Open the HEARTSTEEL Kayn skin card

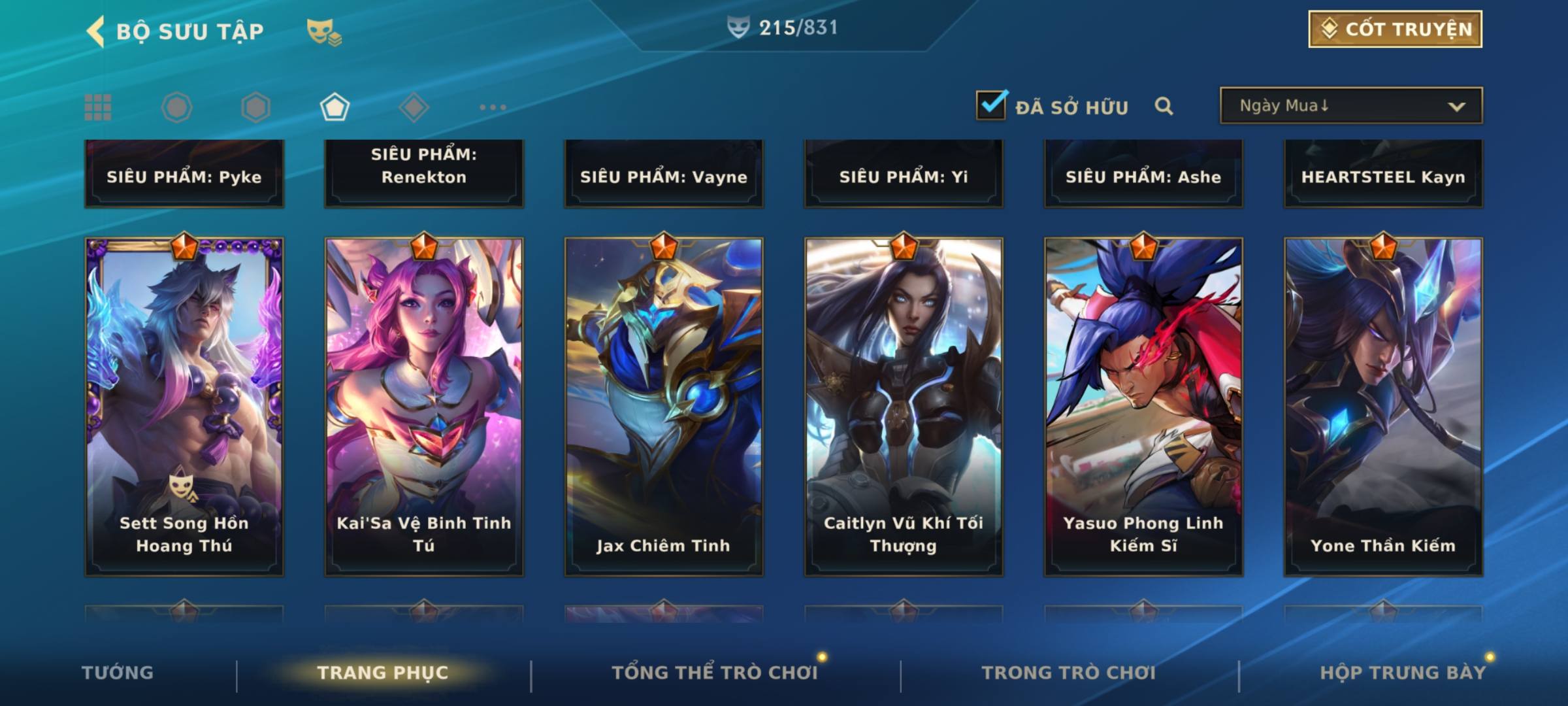(1383, 174)
